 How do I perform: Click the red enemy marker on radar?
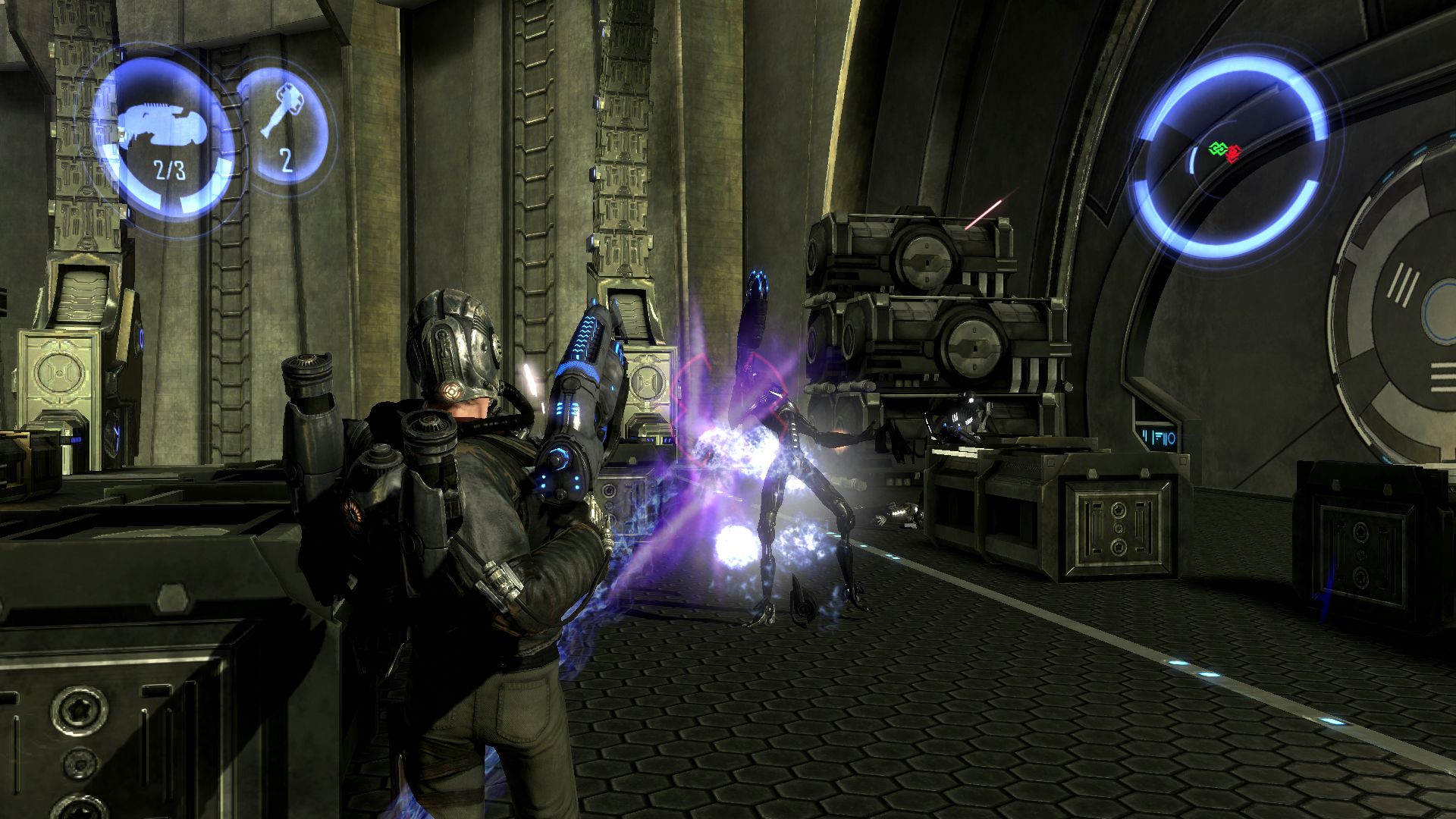[x=1233, y=152]
